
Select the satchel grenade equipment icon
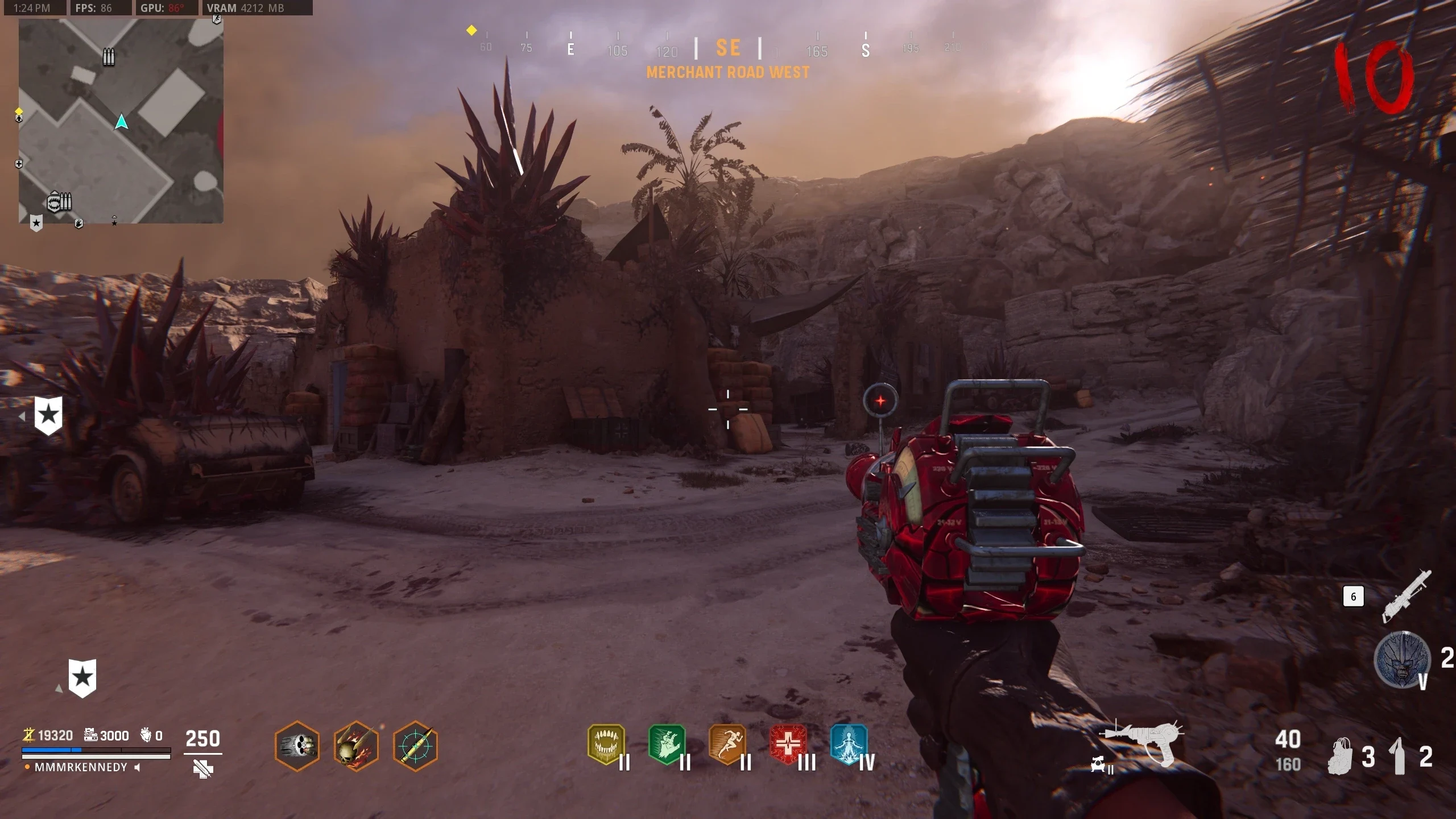coord(1341,756)
